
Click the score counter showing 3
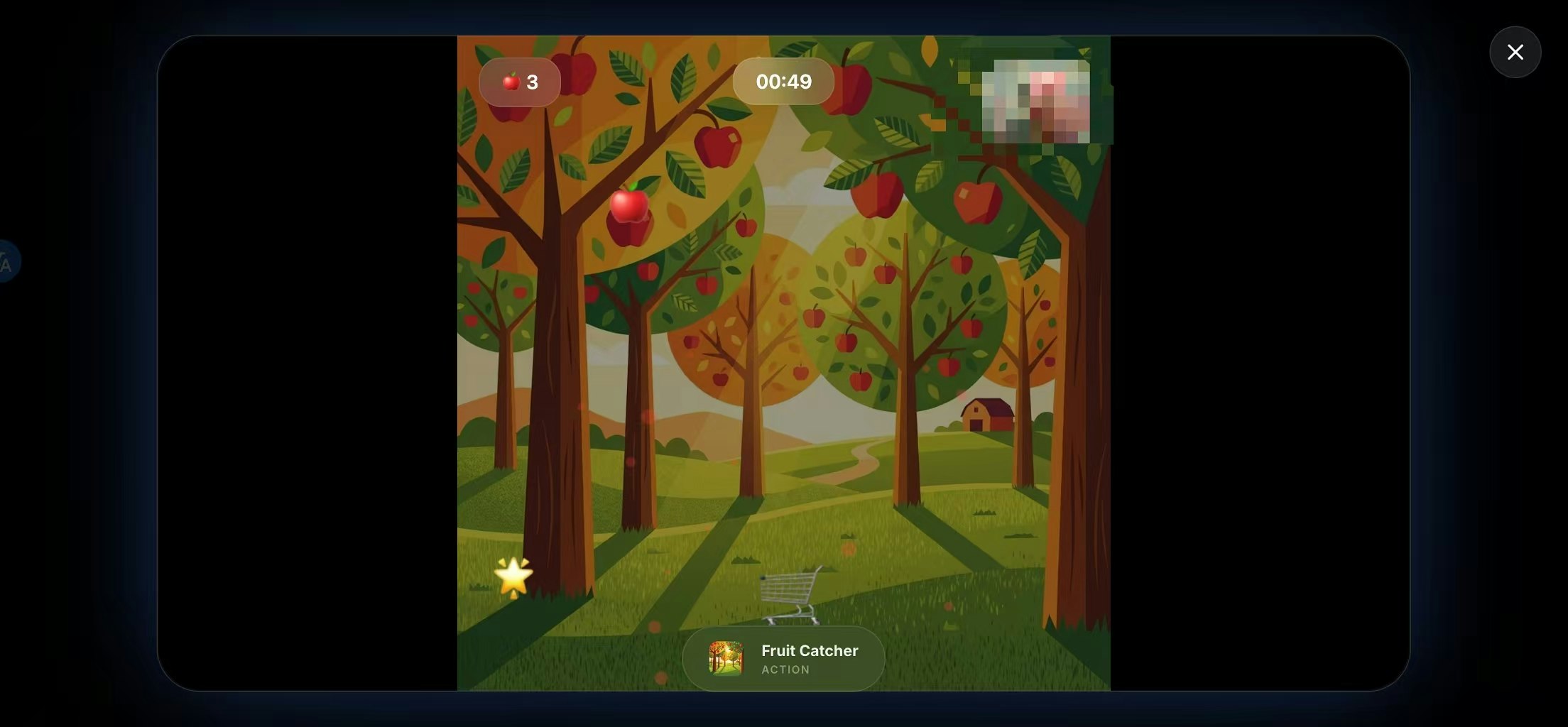[x=534, y=82]
